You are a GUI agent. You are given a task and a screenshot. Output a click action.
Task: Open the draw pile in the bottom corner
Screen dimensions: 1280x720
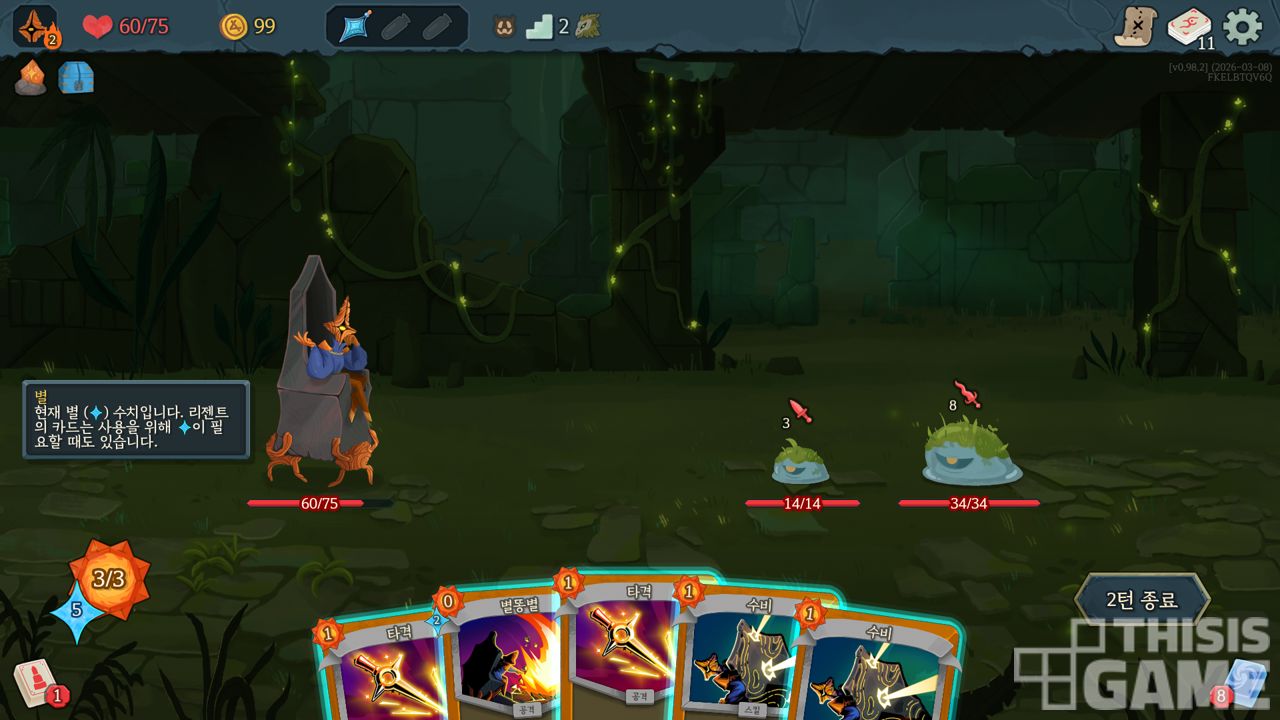click(33, 683)
